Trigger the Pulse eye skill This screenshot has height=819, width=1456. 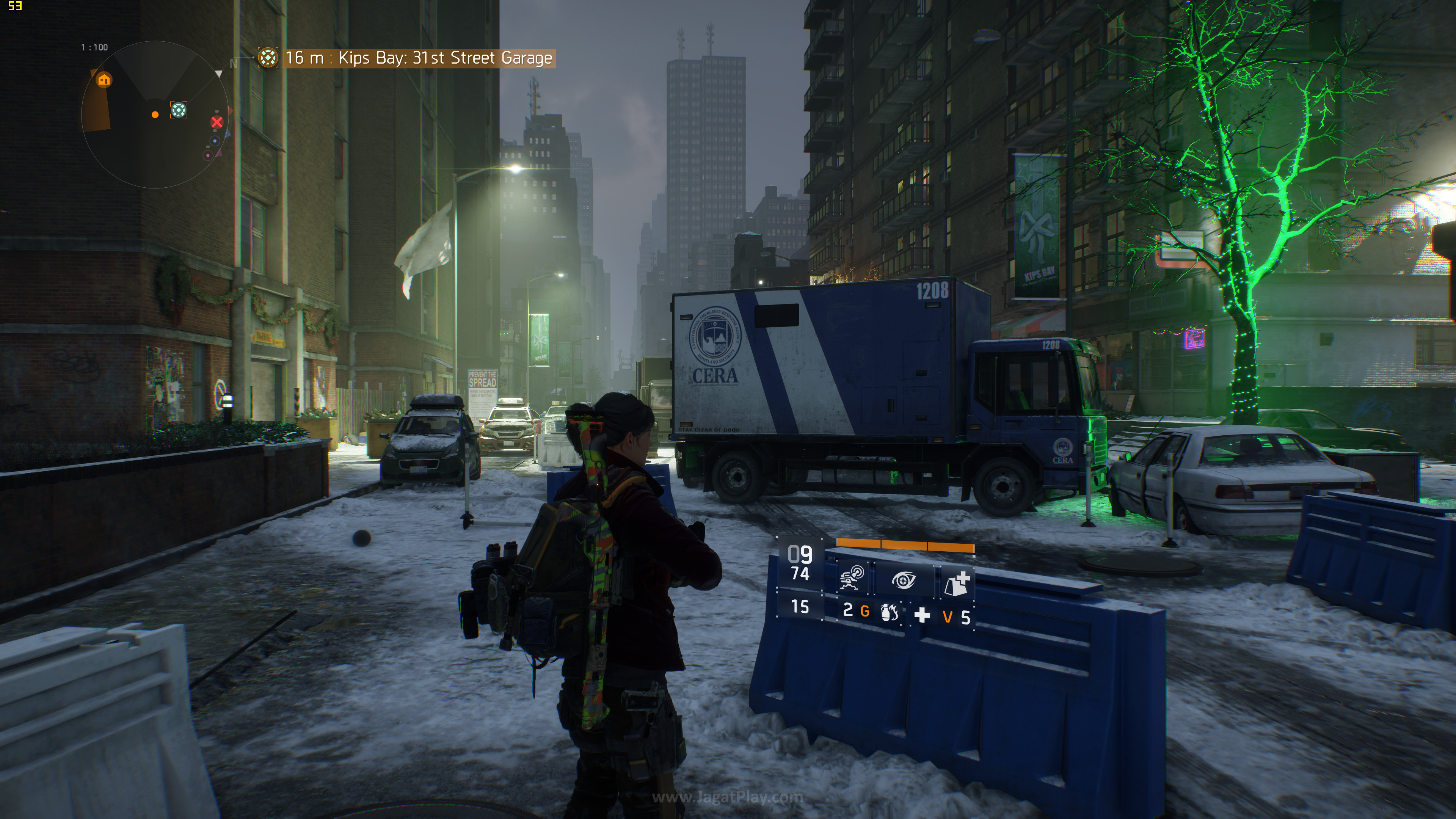(x=903, y=580)
